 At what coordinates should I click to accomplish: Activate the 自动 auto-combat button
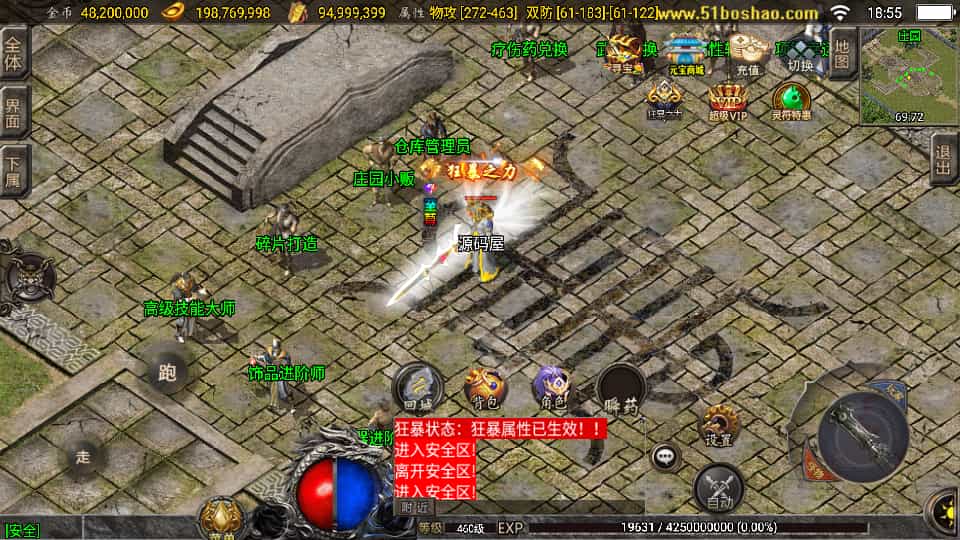coord(718,486)
